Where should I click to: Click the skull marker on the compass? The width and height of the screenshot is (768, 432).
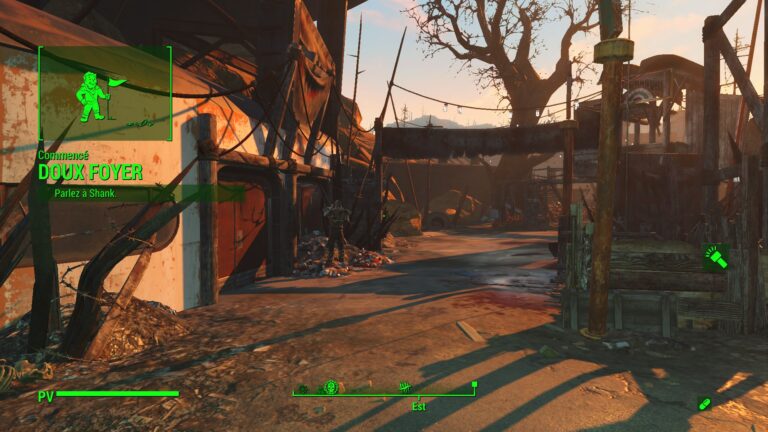click(331, 386)
